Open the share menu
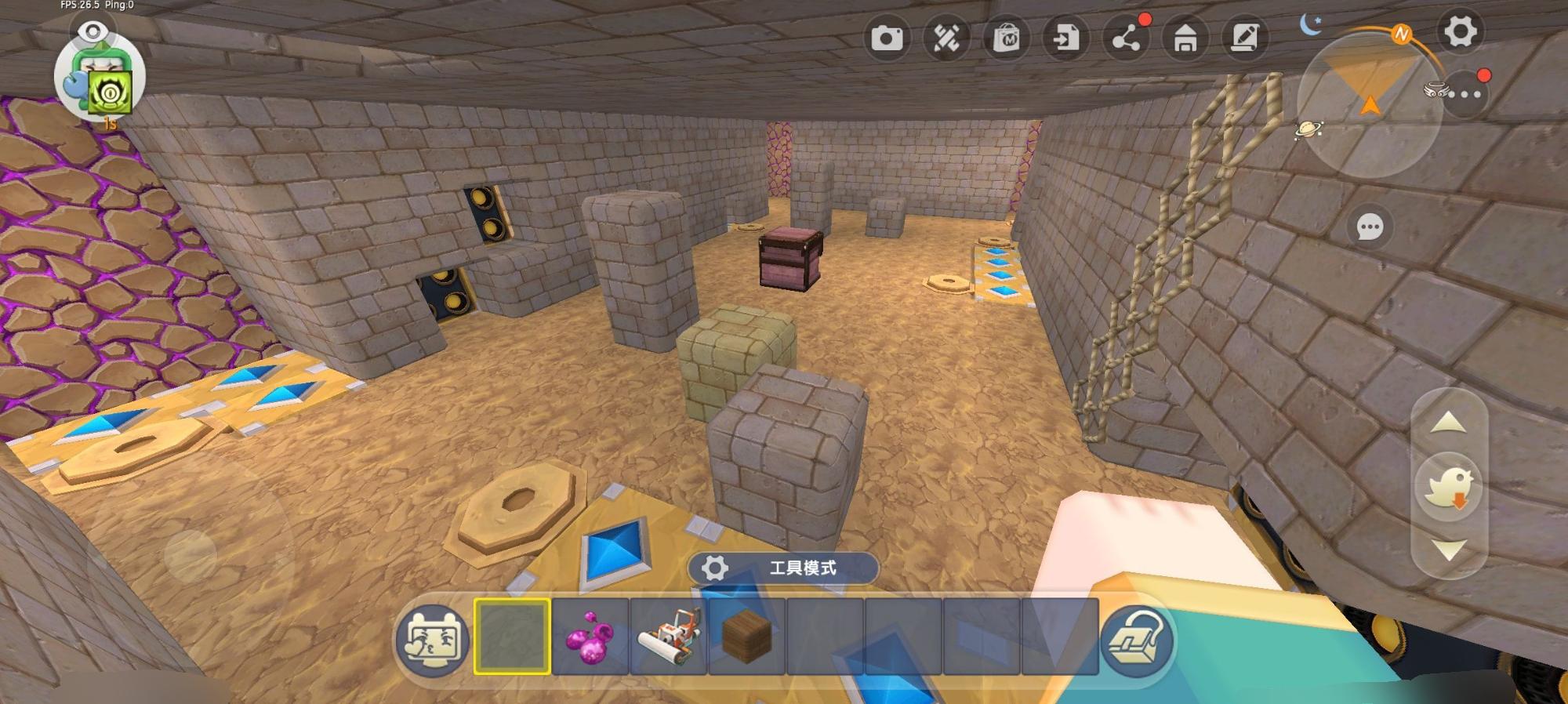Screen dimensions: 1568x704 click(1126, 38)
